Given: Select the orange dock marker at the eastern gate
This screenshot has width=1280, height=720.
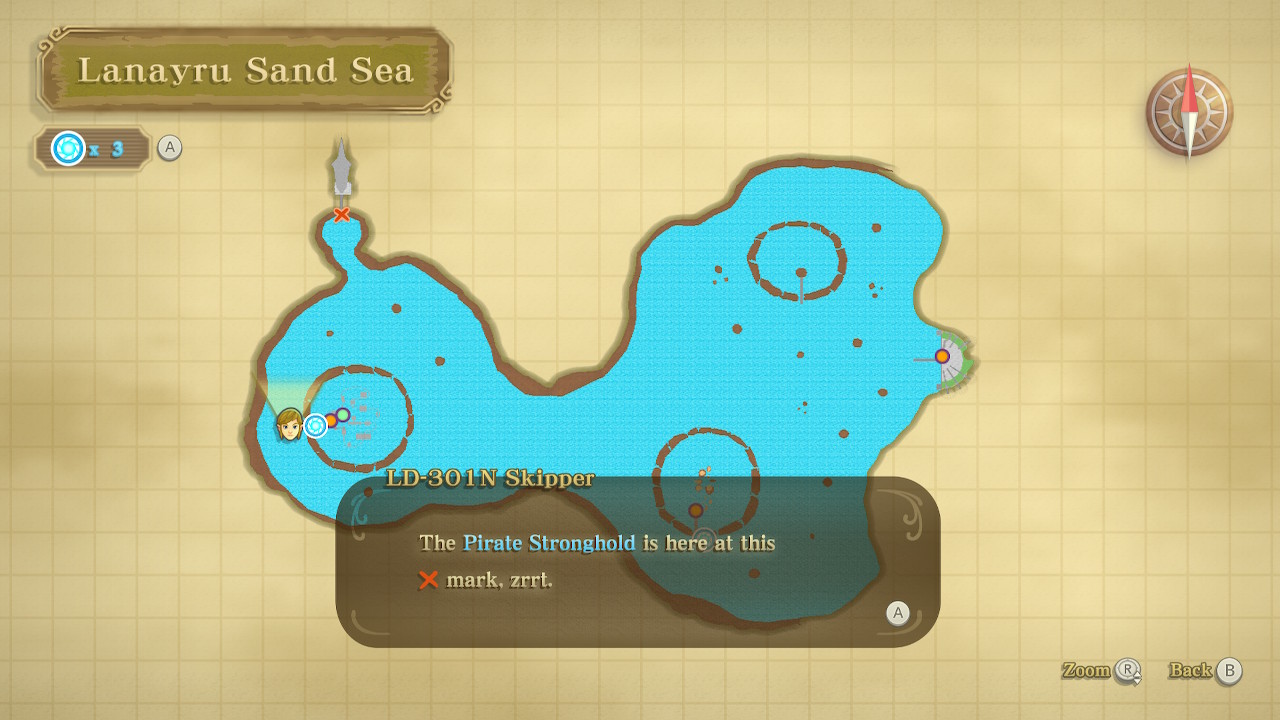Looking at the screenshot, I should tap(942, 356).
